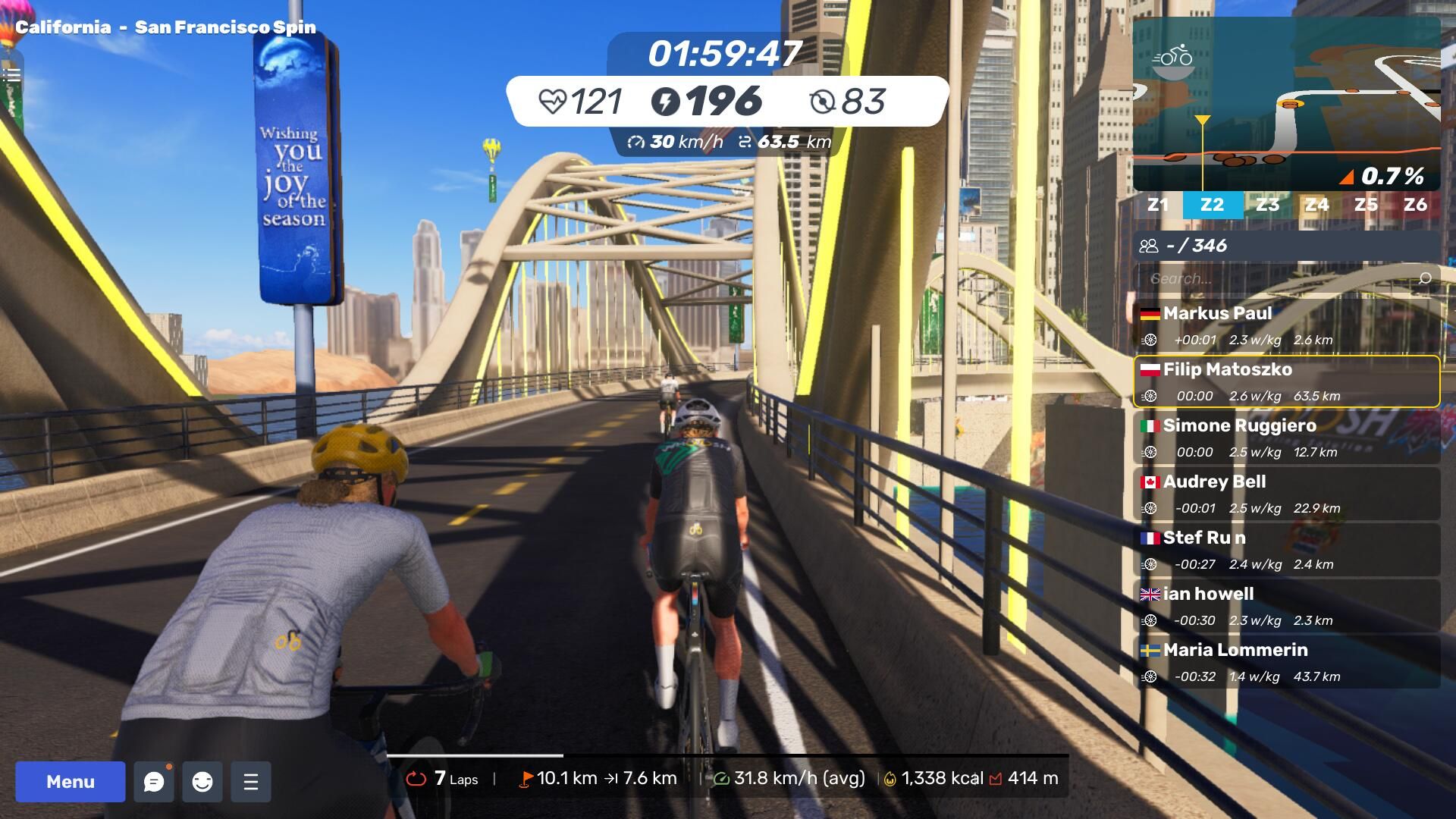Select Stef Run in the list
The image size is (1456, 819).
click(1286, 550)
